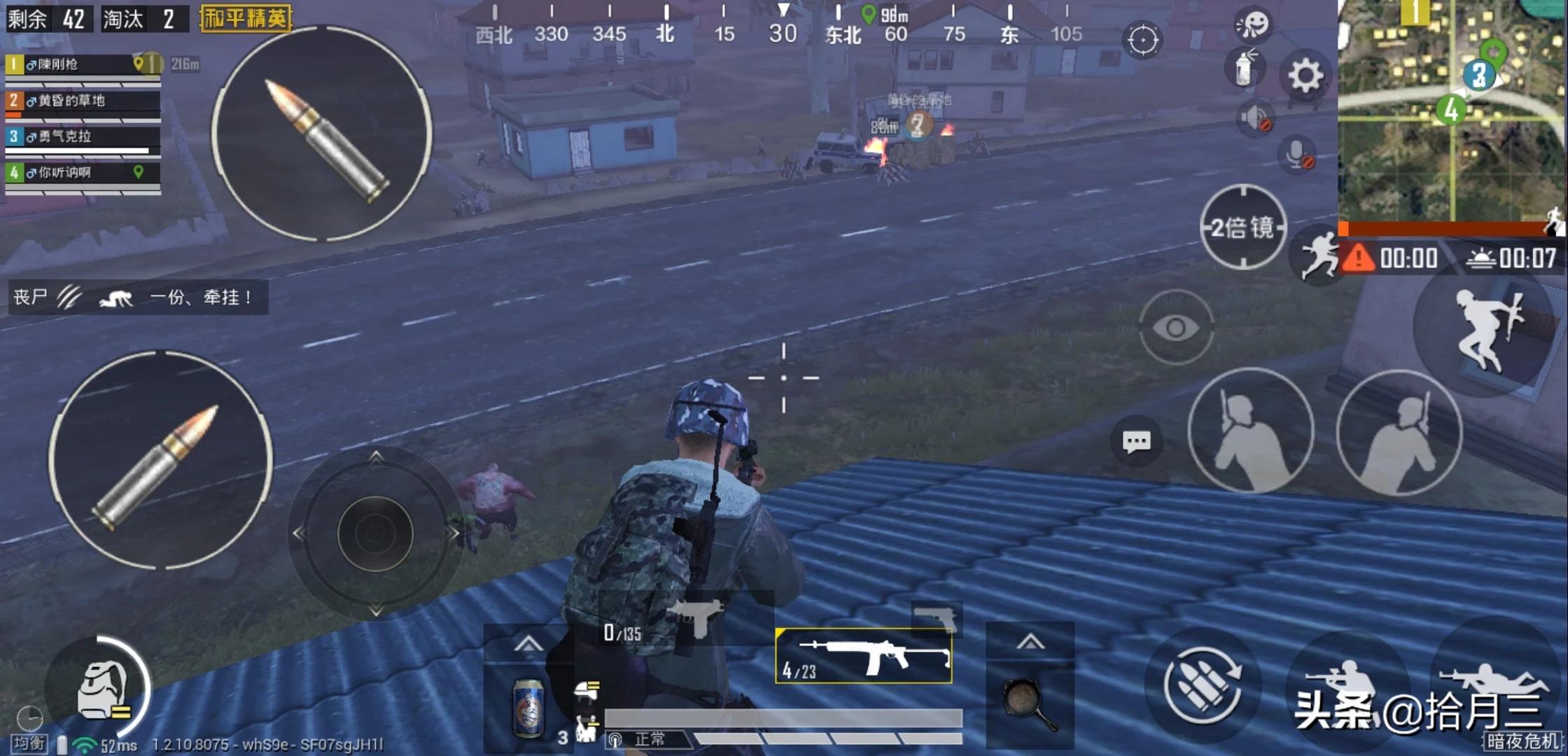
Task: Open the quick chat message bubble
Action: pyautogui.click(x=1135, y=442)
